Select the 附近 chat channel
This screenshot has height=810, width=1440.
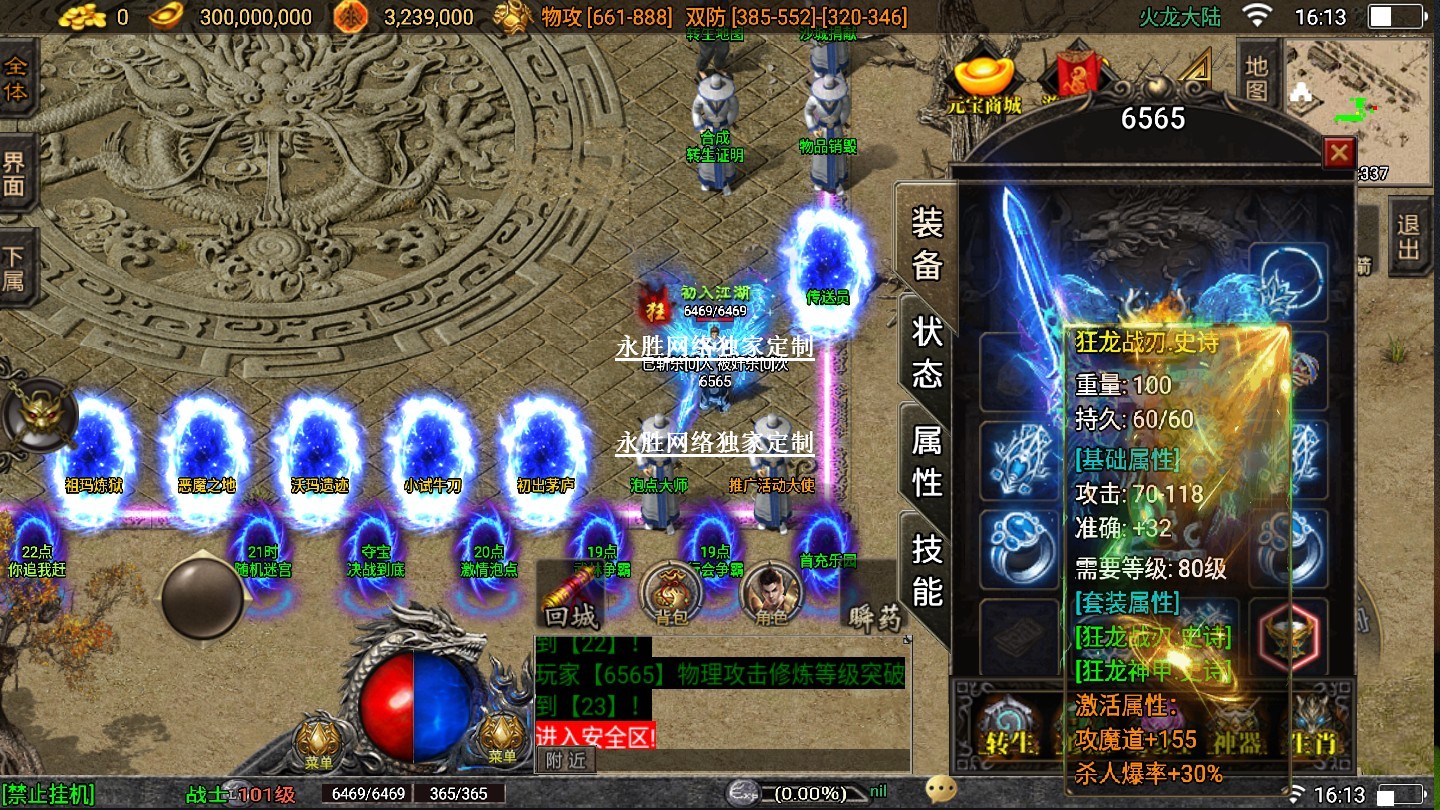click(x=565, y=760)
